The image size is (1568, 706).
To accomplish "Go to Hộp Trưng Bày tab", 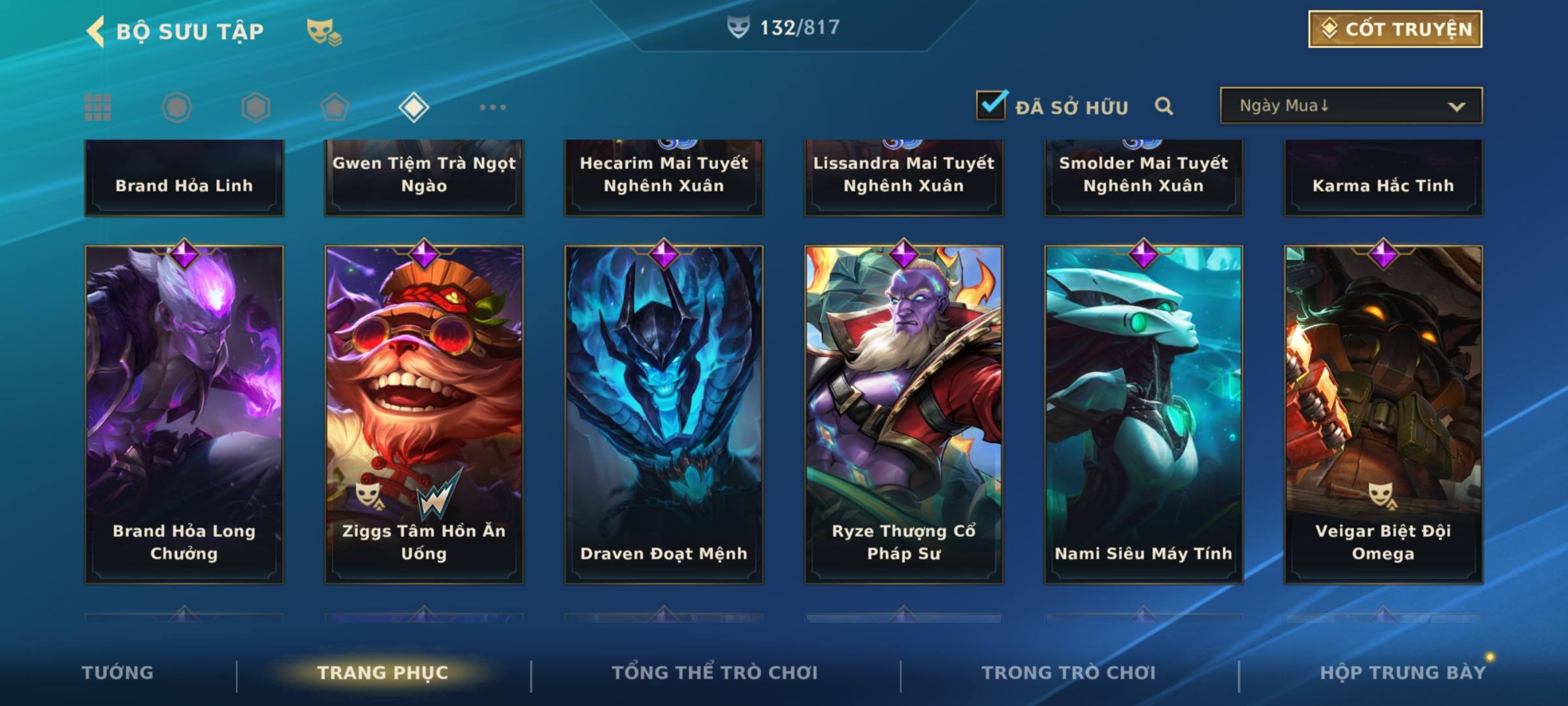I will (x=1403, y=673).
